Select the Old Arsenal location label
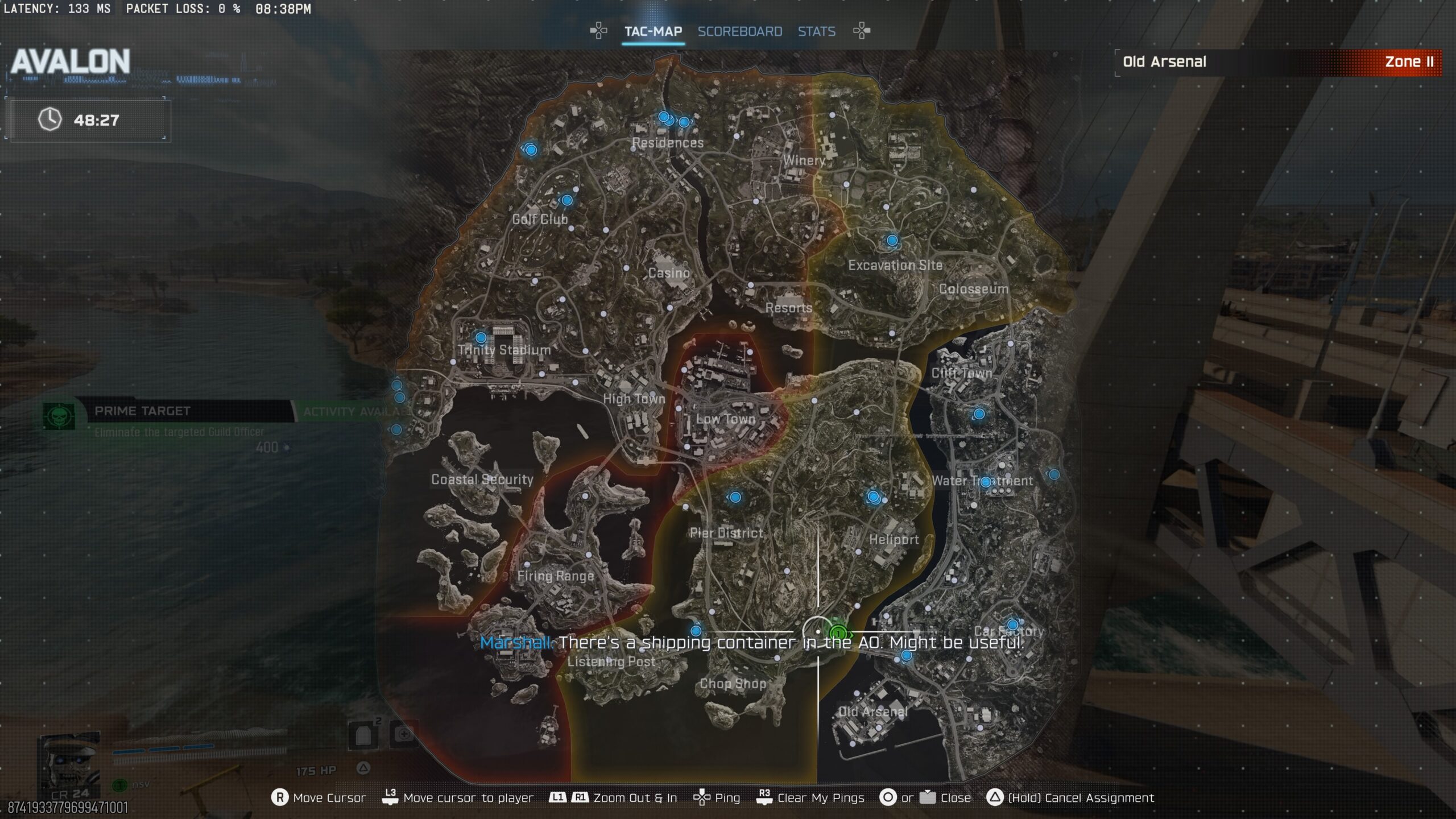Screen dimensions: 1456x819 pyautogui.click(x=873, y=712)
